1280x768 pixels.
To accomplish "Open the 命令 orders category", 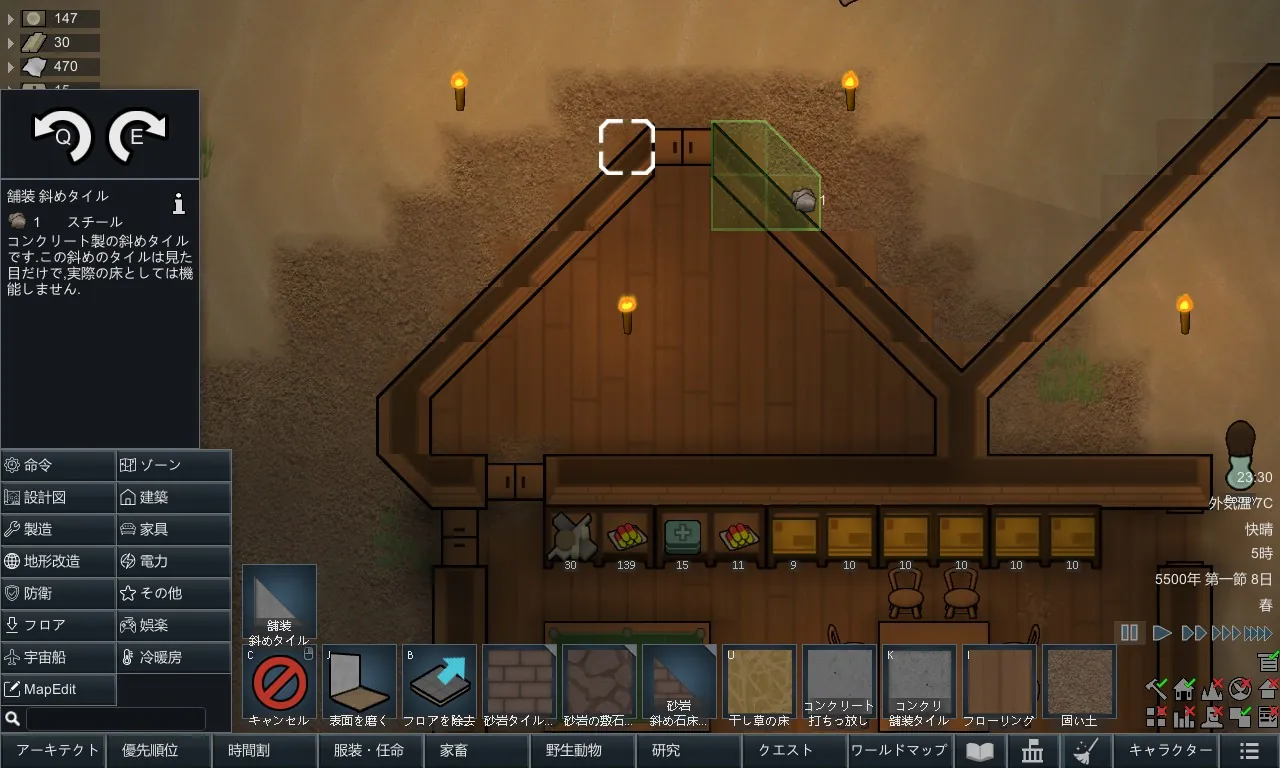I will point(58,466).
